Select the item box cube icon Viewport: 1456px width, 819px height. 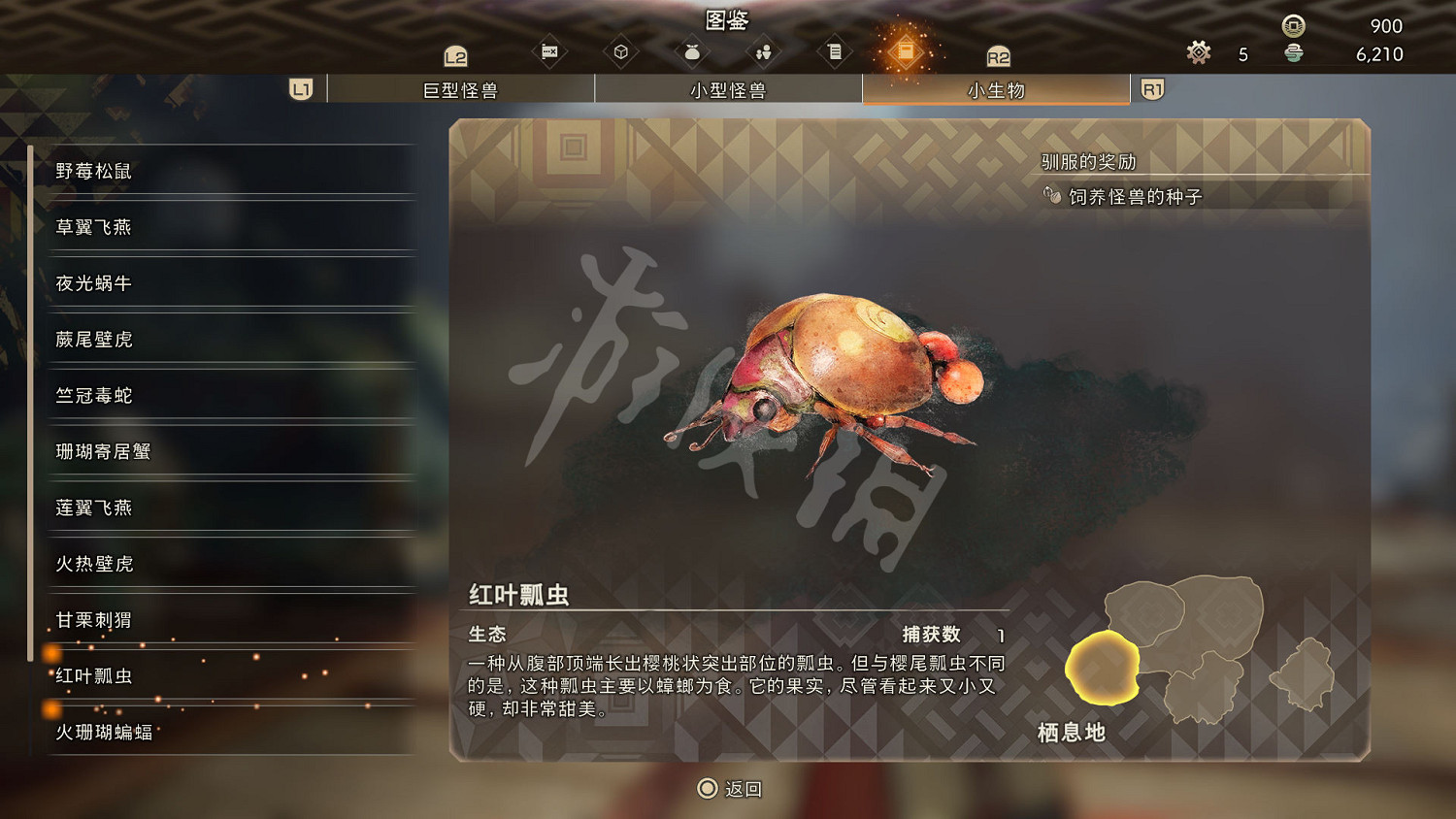[621, 50]
